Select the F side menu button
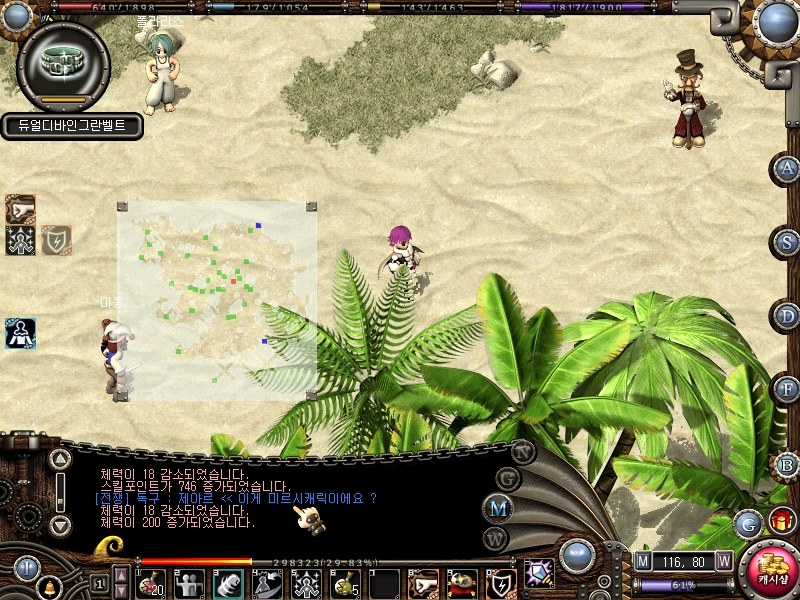800x600 pixels. (788, 388)
